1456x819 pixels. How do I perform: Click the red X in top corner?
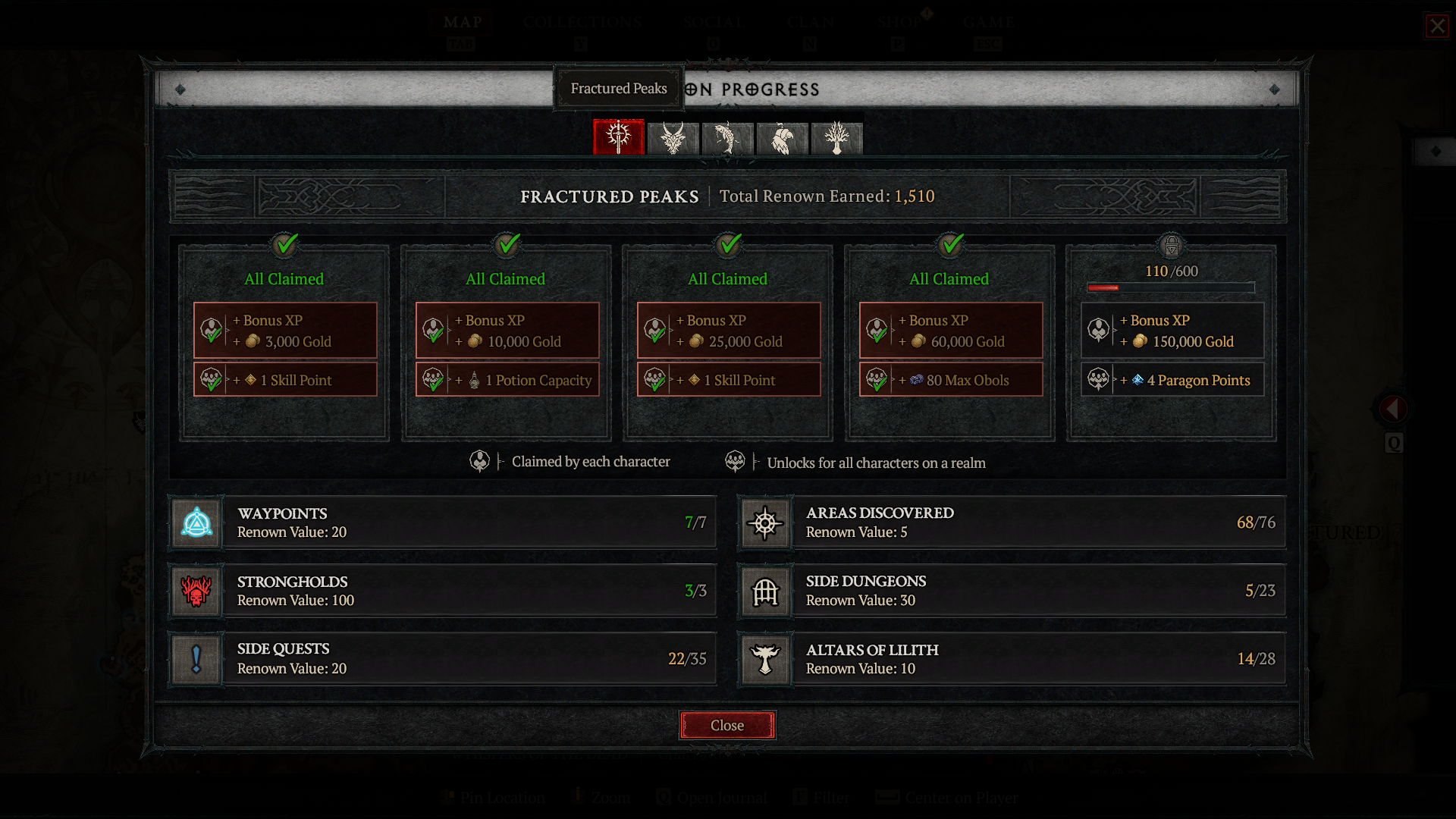(x=1437, y=27)
